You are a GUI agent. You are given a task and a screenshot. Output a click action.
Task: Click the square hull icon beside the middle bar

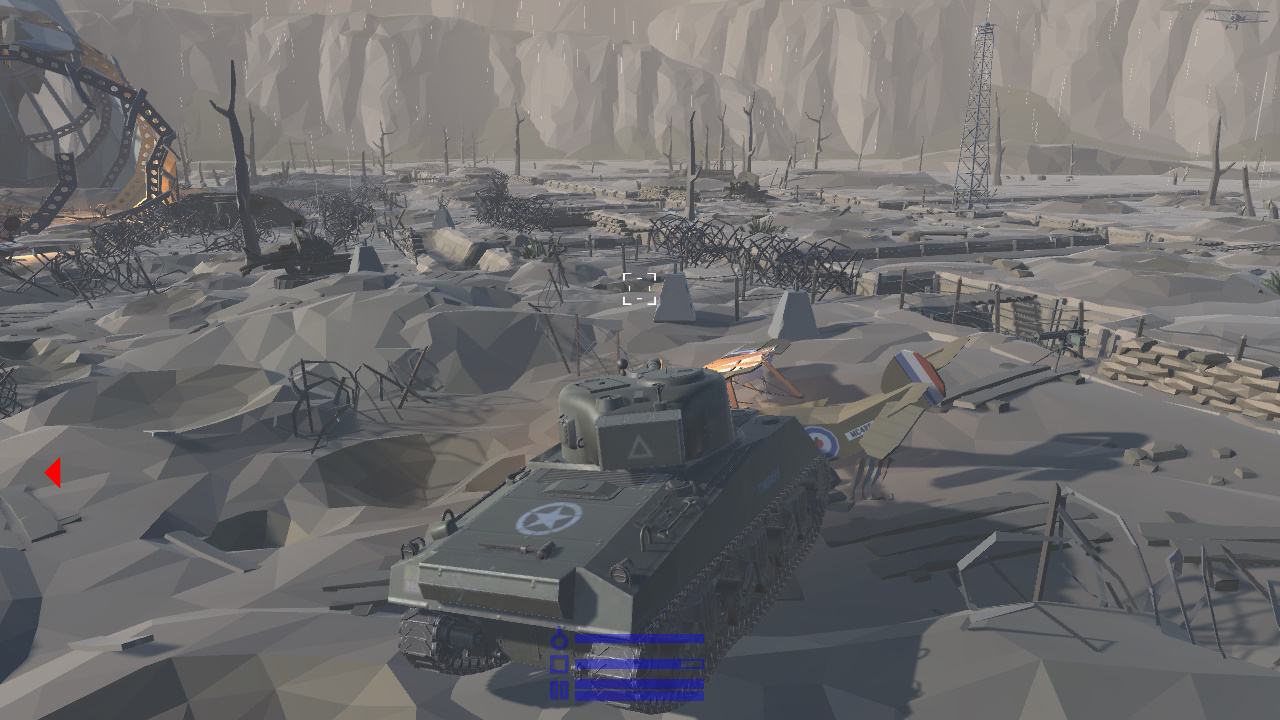[560, 665]
